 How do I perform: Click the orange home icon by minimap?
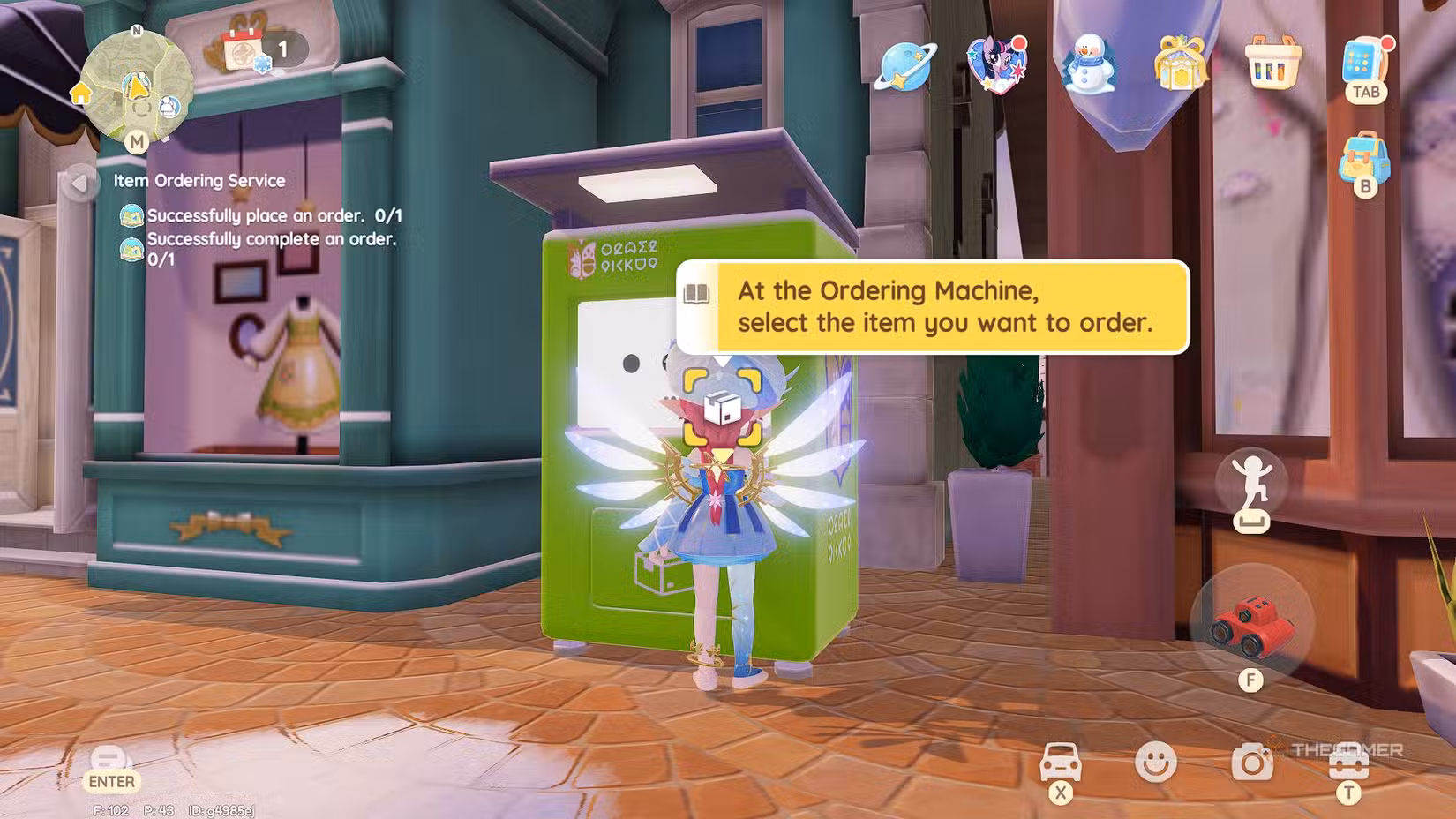click(x=81, y=93)
